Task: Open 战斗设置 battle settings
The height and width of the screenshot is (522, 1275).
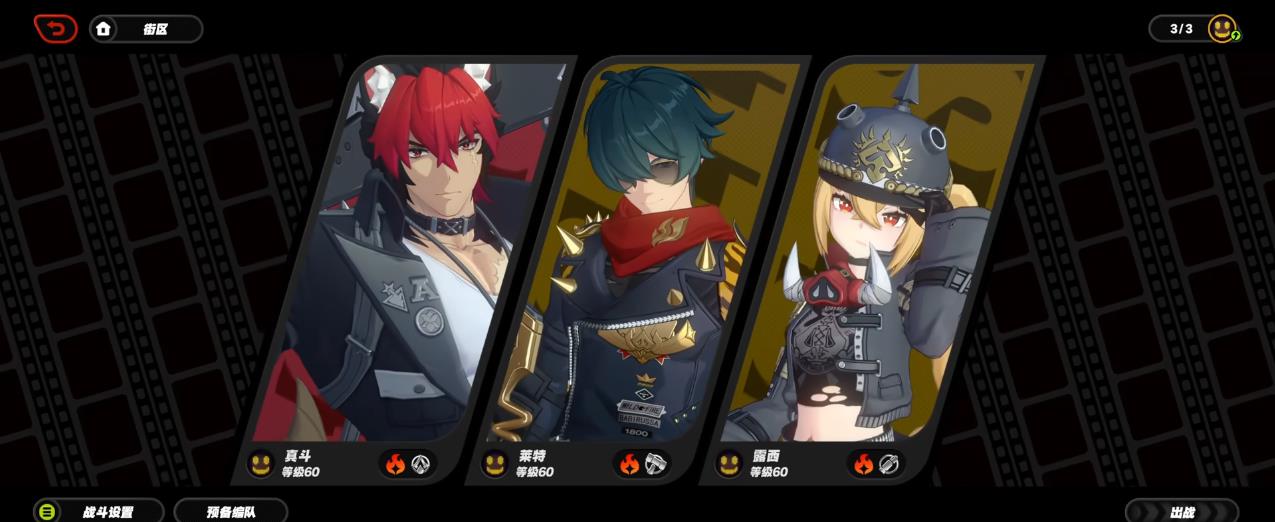Action: click(x=98, y=511)
